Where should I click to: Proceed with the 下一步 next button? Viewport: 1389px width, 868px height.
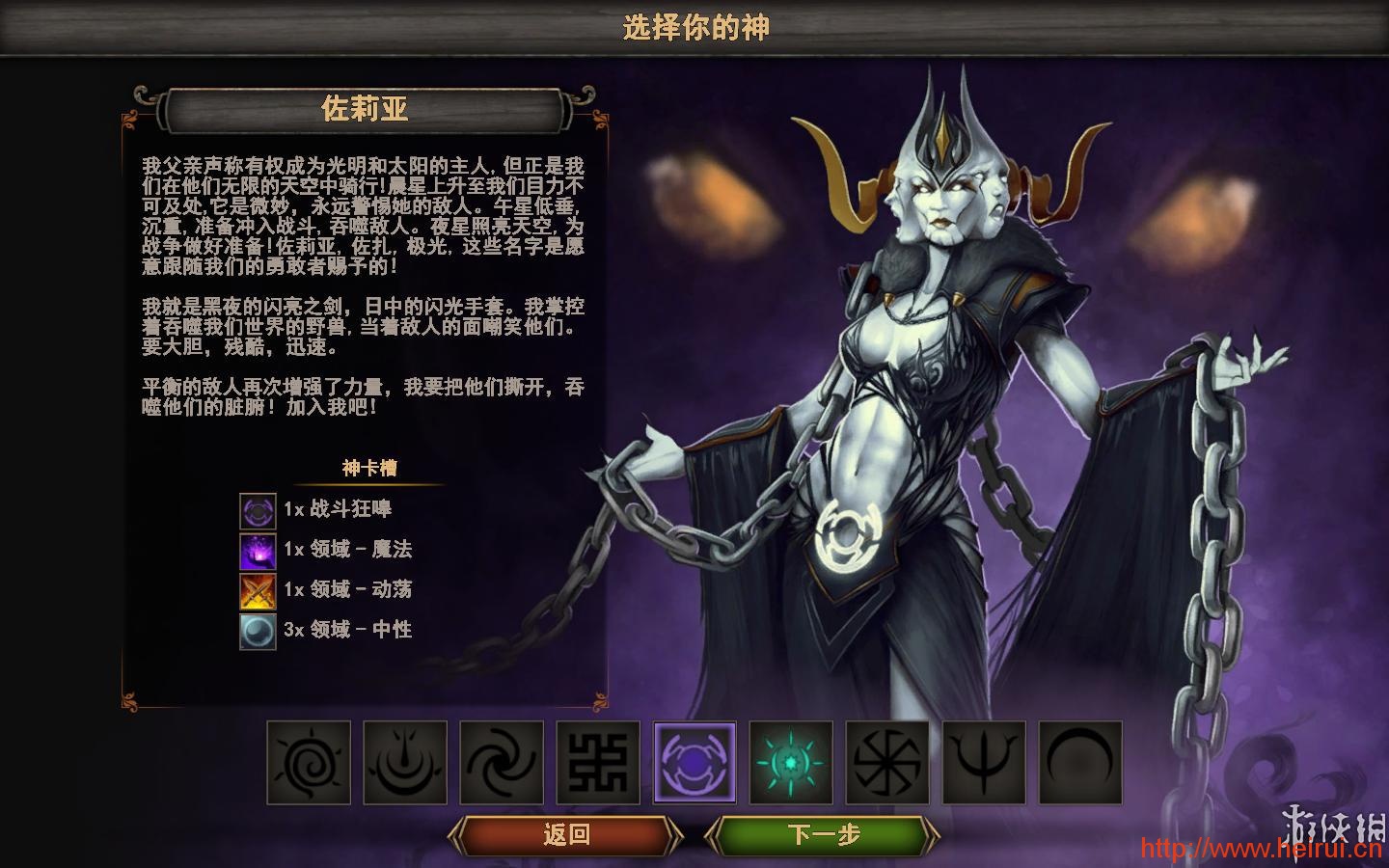pos(823,834)
